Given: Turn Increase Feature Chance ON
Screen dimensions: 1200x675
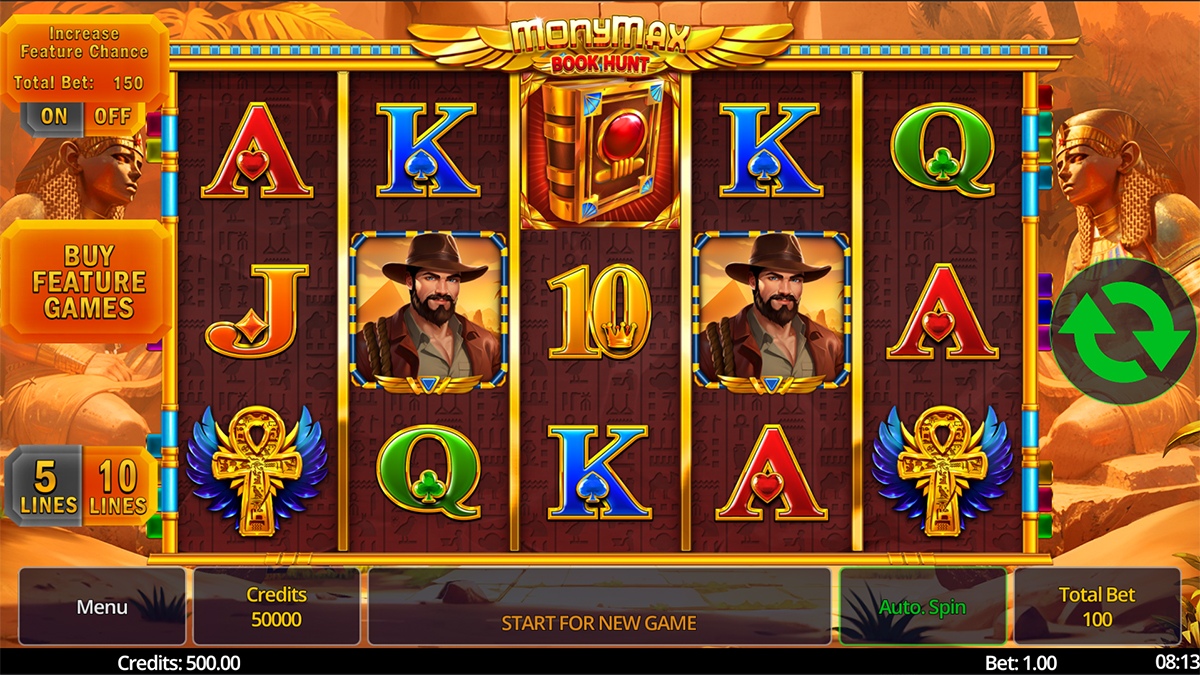Looking at the screenshot, I should (54, 116).
